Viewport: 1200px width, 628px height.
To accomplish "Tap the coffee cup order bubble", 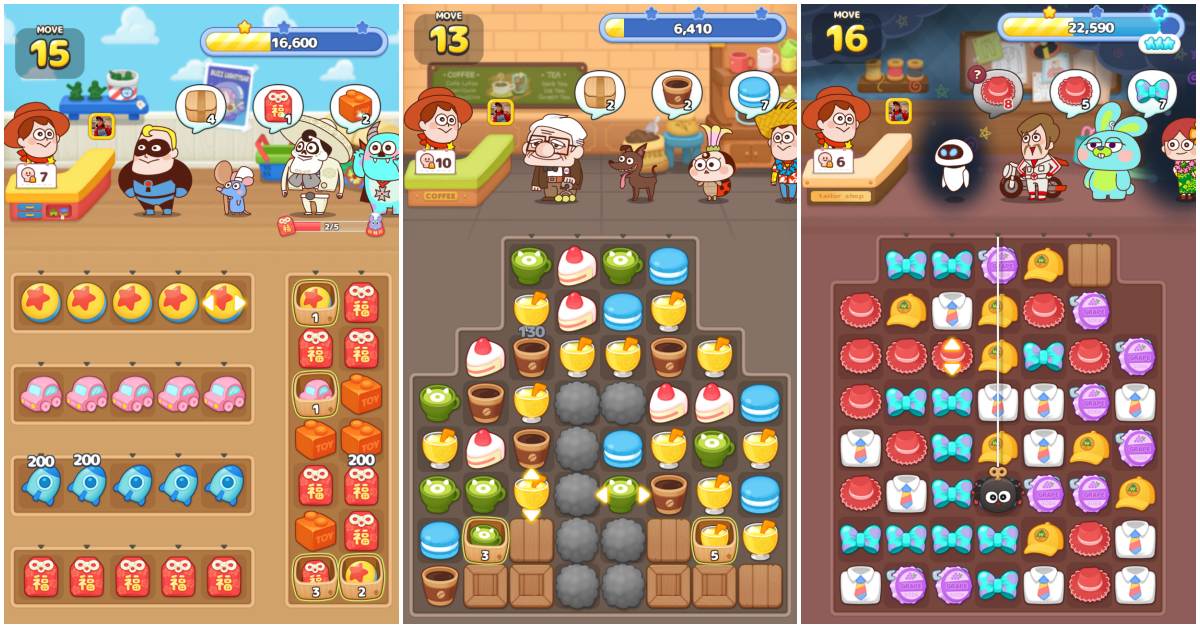I will coord(676,94).
